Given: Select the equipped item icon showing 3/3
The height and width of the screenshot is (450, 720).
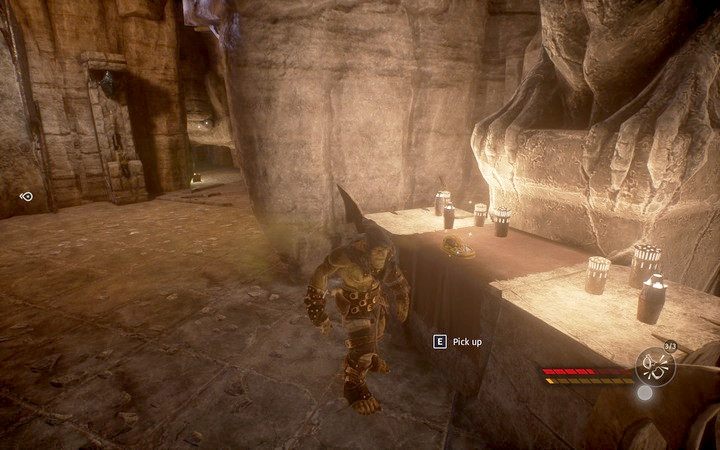Looking at the screenshot, I should click(x=655, y=366).
